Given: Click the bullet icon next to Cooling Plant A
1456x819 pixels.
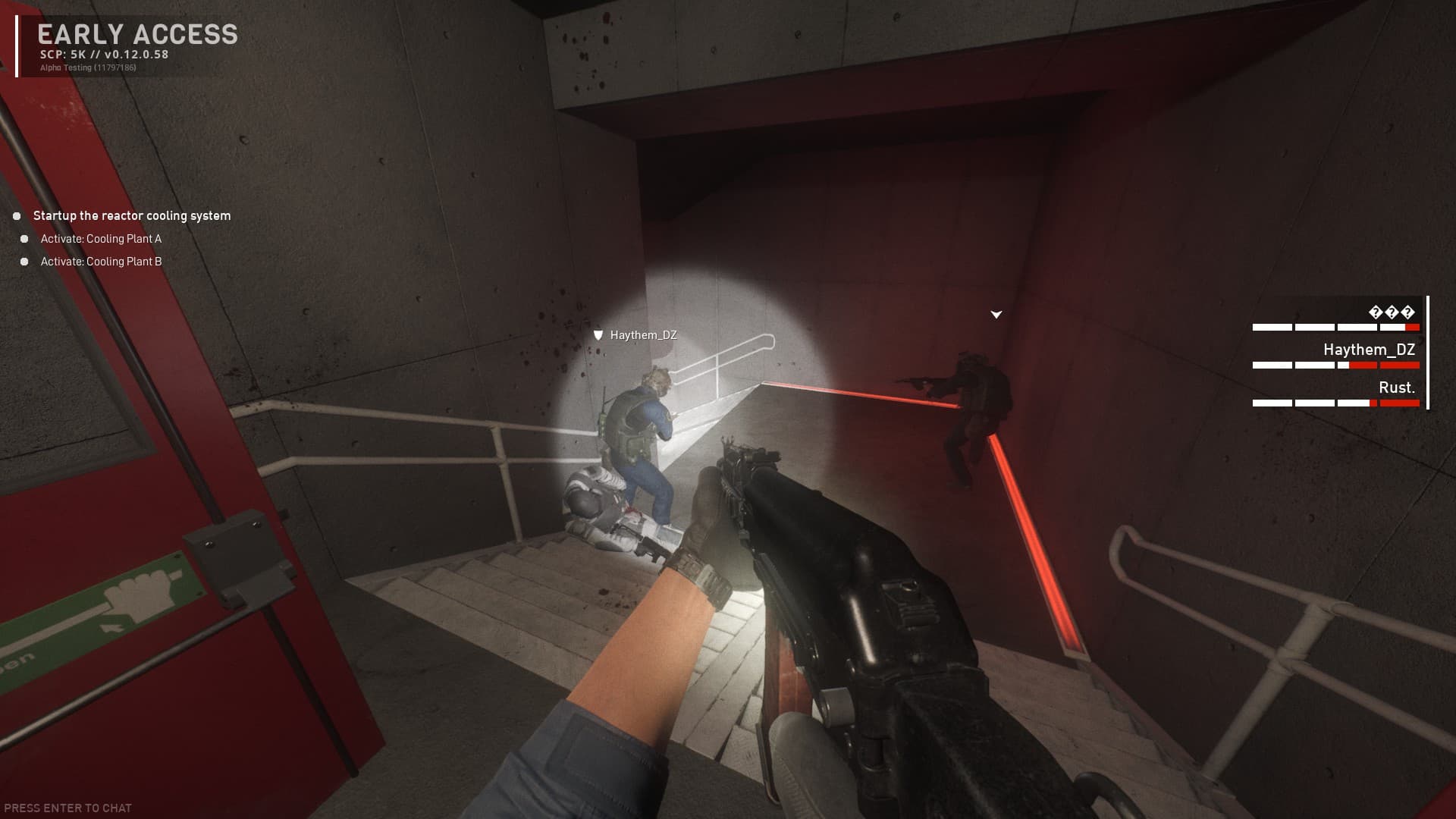Looking at the screenshot, I should [x=26, y=238].
